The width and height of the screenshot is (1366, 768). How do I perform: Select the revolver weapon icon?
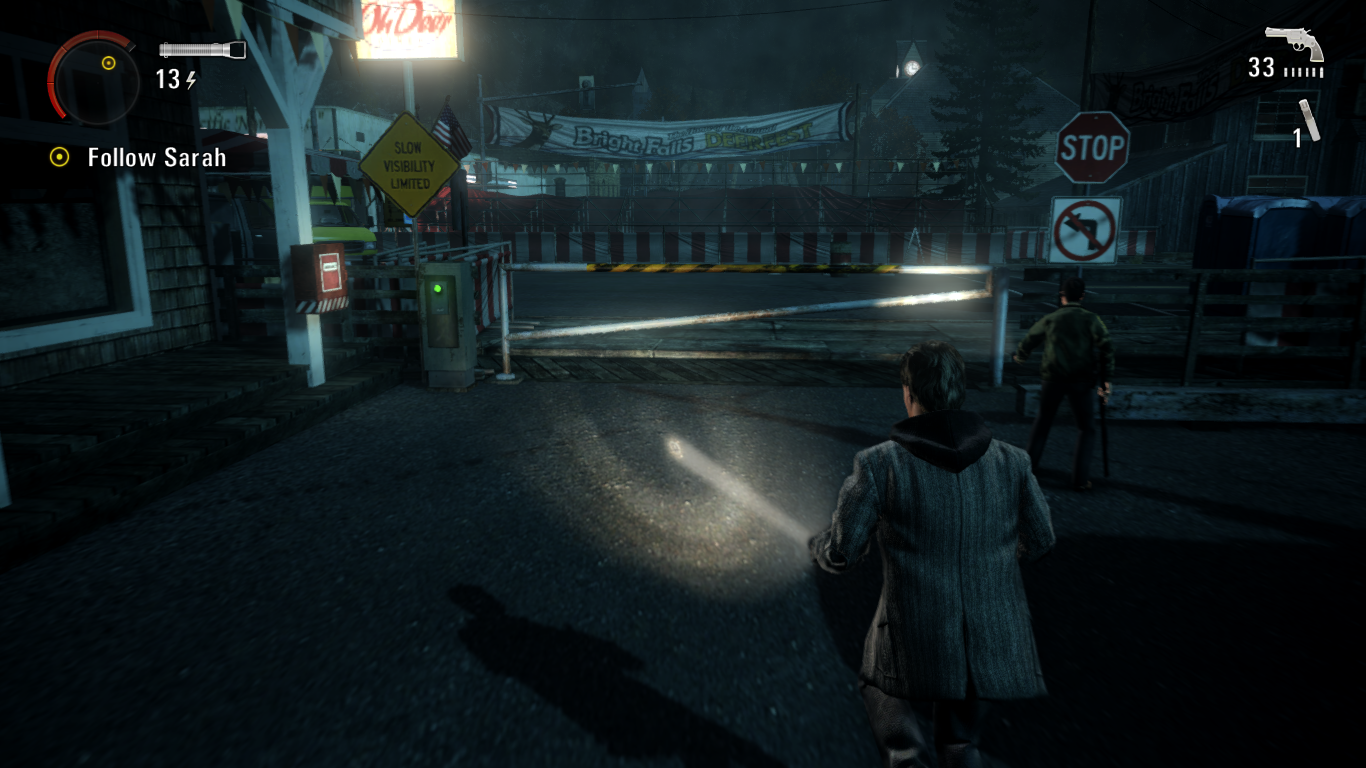[1294, 43]
